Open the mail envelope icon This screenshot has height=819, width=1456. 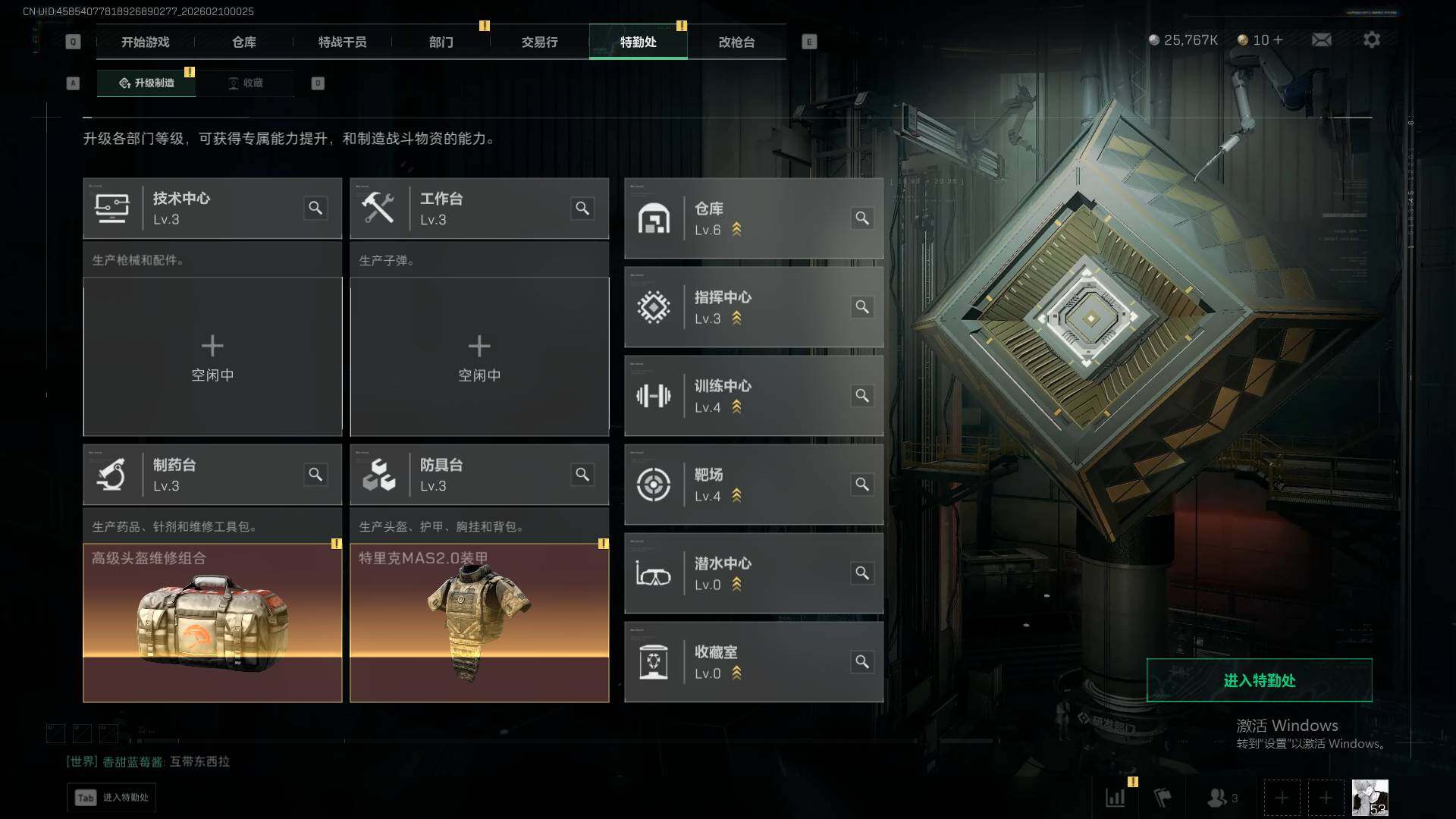tap(1321, 40)
